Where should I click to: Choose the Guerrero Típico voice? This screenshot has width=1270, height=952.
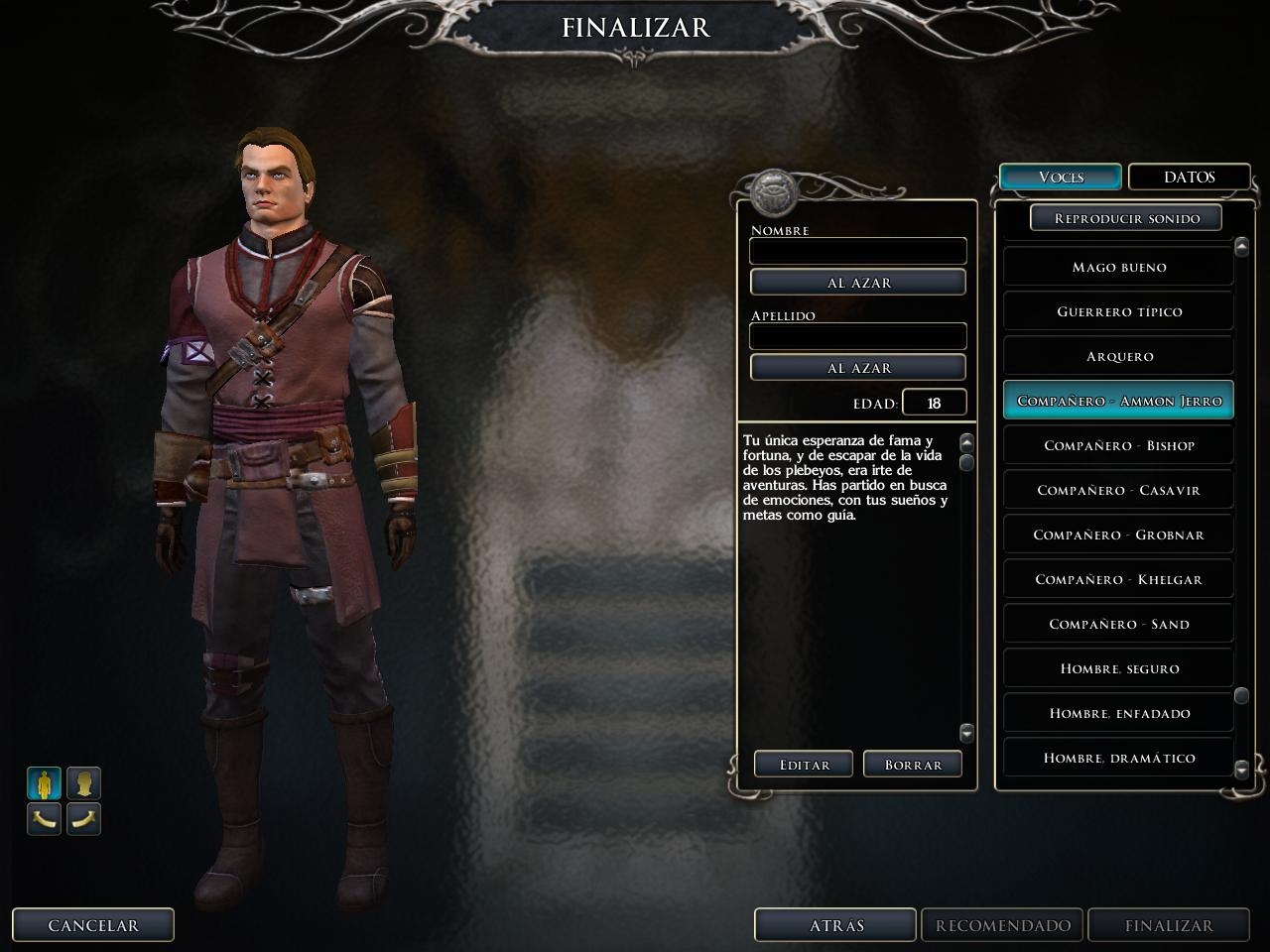1118,311
